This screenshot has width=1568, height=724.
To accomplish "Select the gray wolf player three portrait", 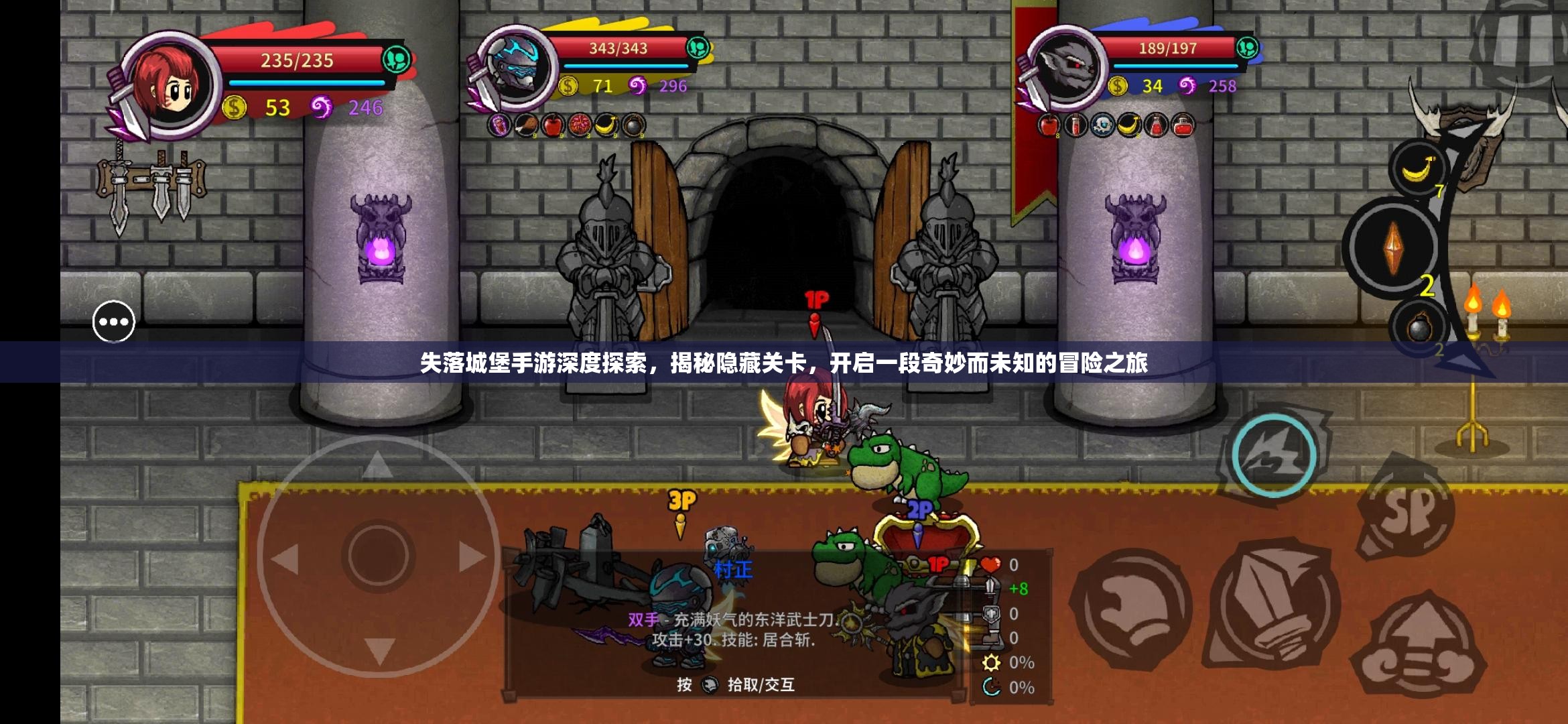I will 1067,67.
